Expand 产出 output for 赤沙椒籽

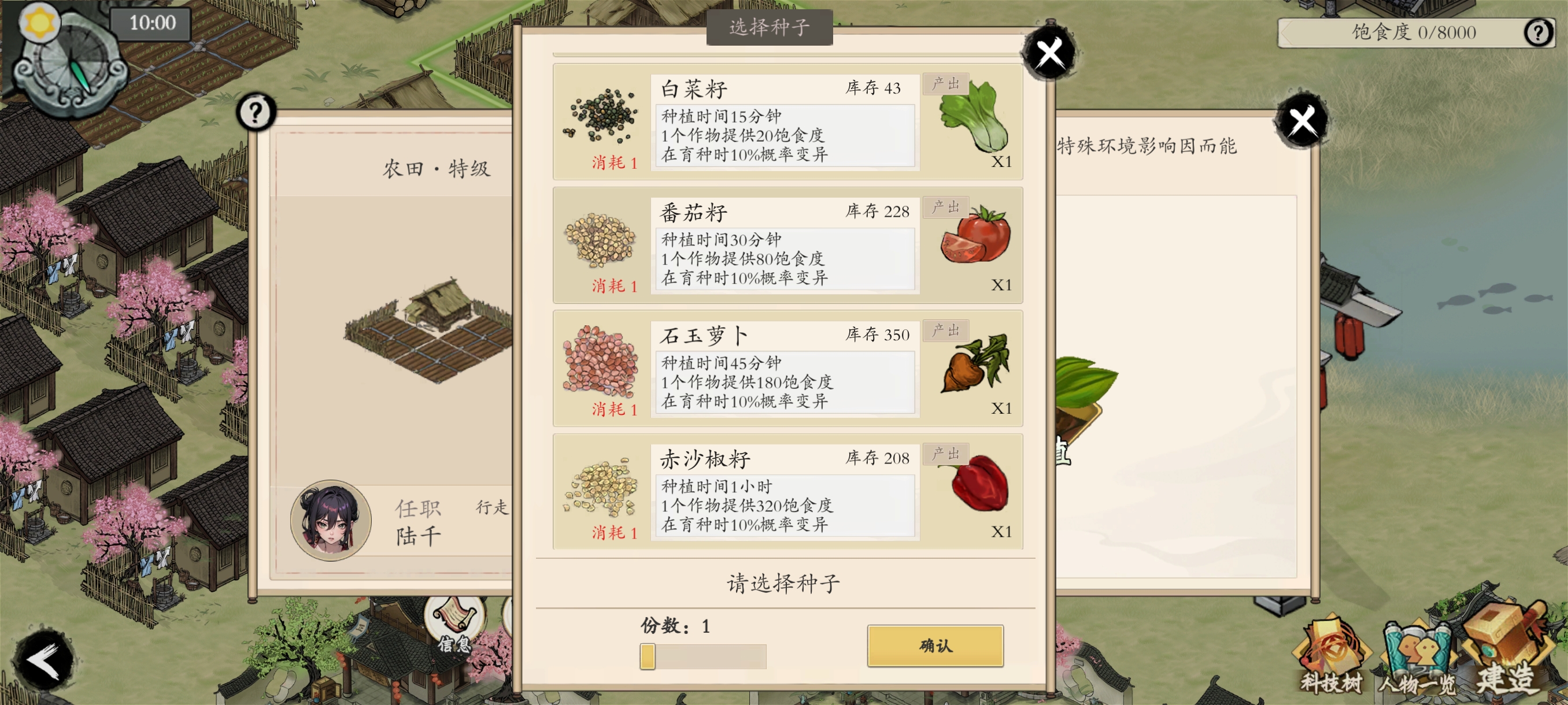click(946, 454)
